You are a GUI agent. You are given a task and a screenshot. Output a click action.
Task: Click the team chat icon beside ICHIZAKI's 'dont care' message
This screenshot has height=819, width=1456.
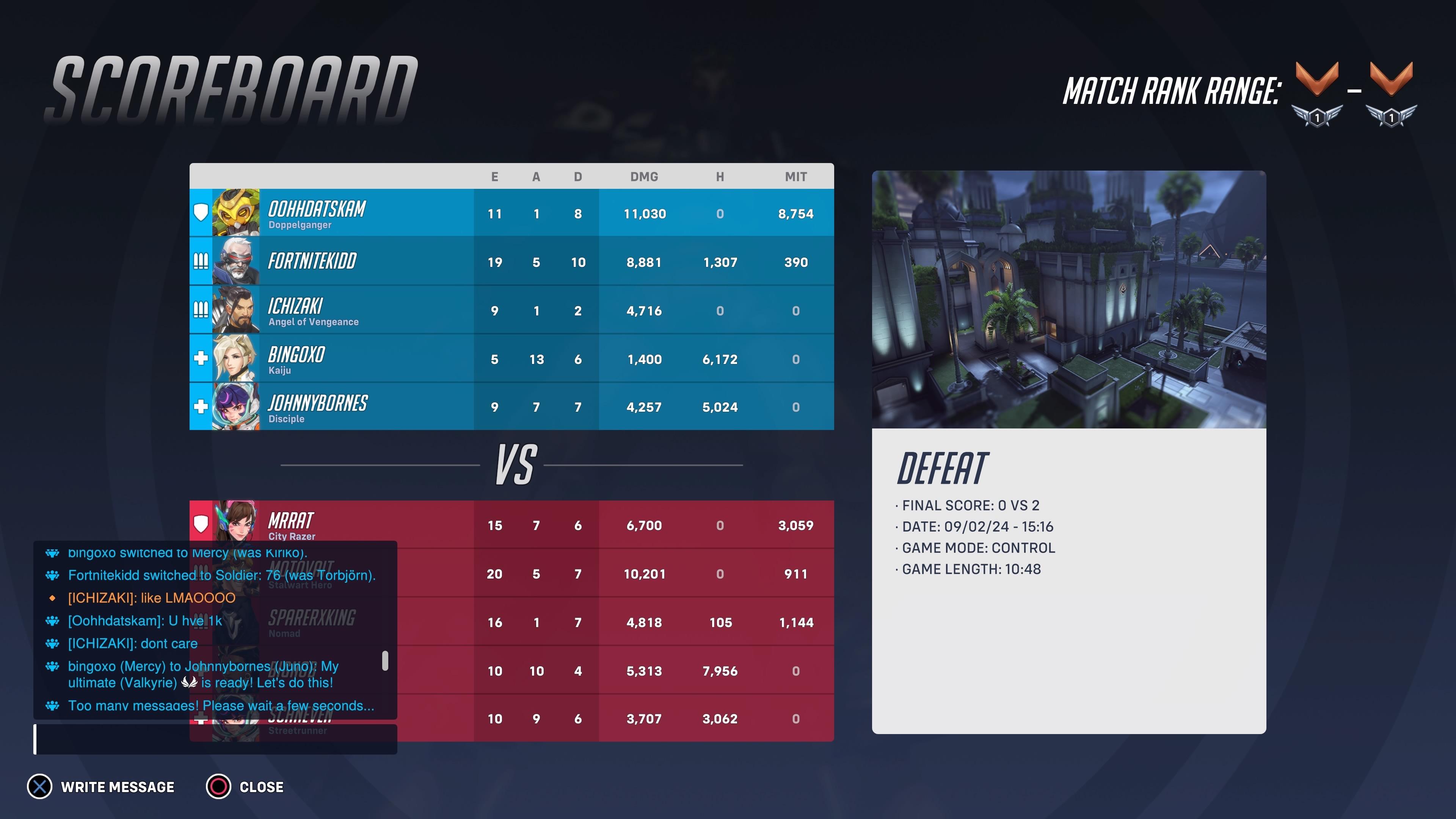[x=52, y=643]
